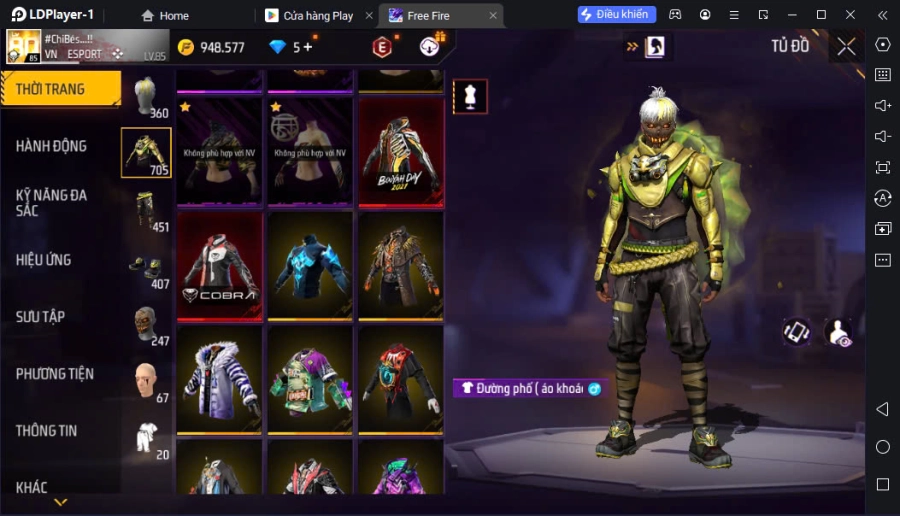The image size is (900, 516).
Task: Select the THỜI TRANG category
Action: [60, 89]
